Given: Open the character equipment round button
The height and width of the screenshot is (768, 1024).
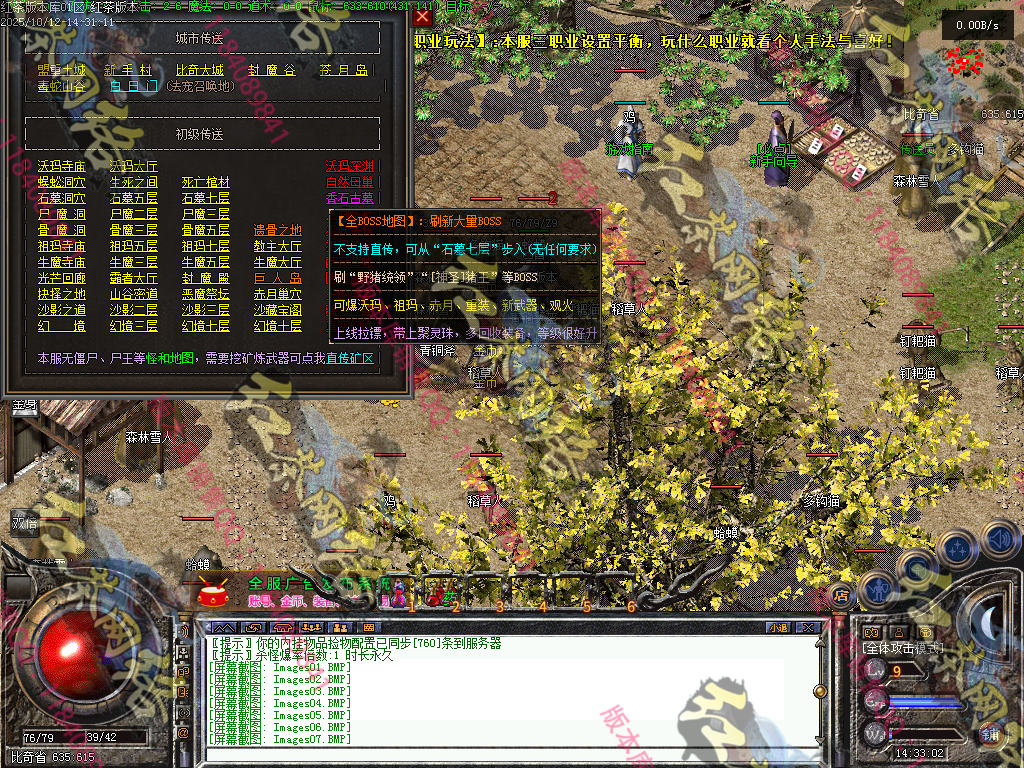Looking at the screenshot, I should (x=877, y=590).
